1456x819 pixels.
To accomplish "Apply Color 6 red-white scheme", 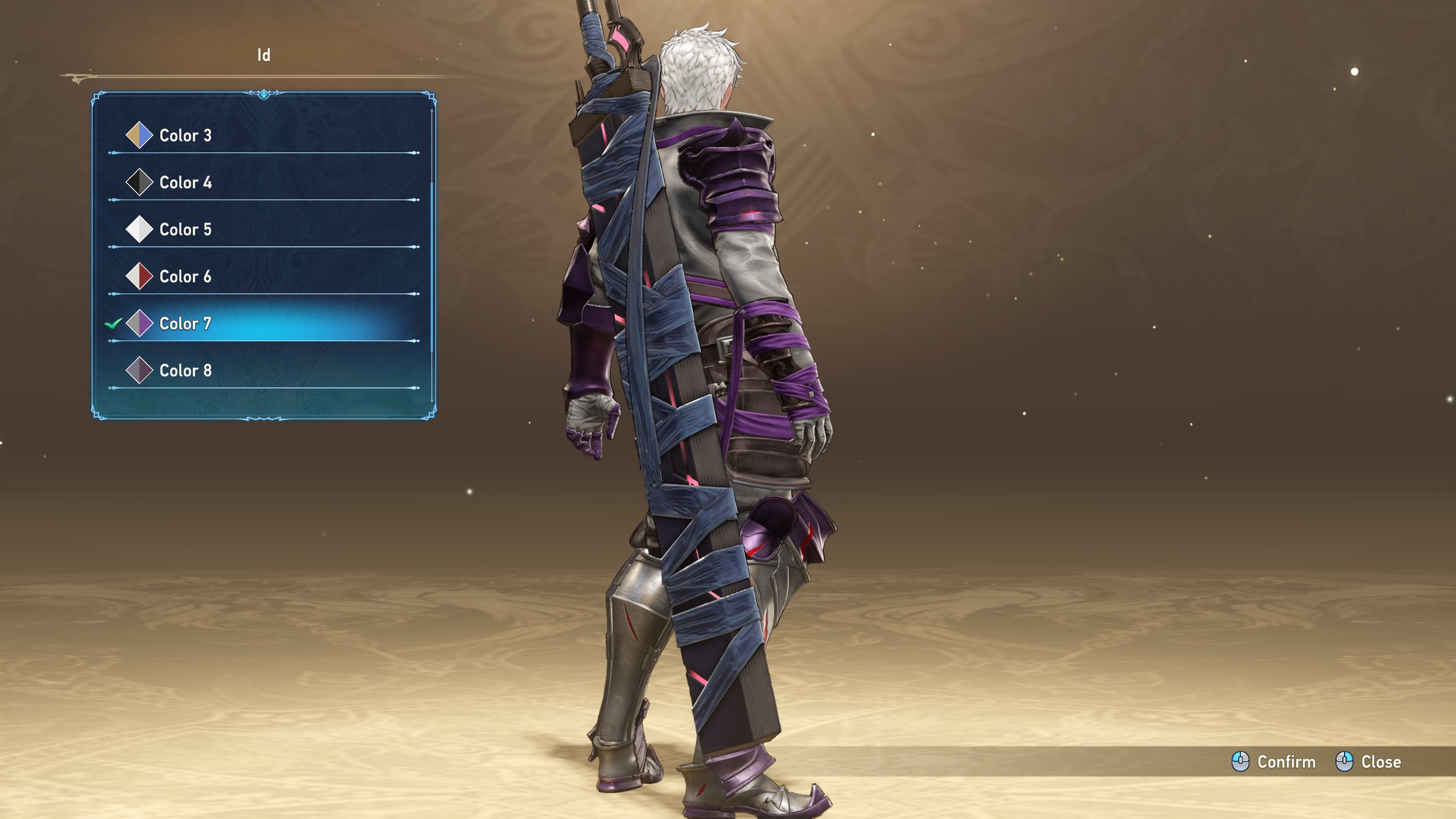I will tap(185, 277).
